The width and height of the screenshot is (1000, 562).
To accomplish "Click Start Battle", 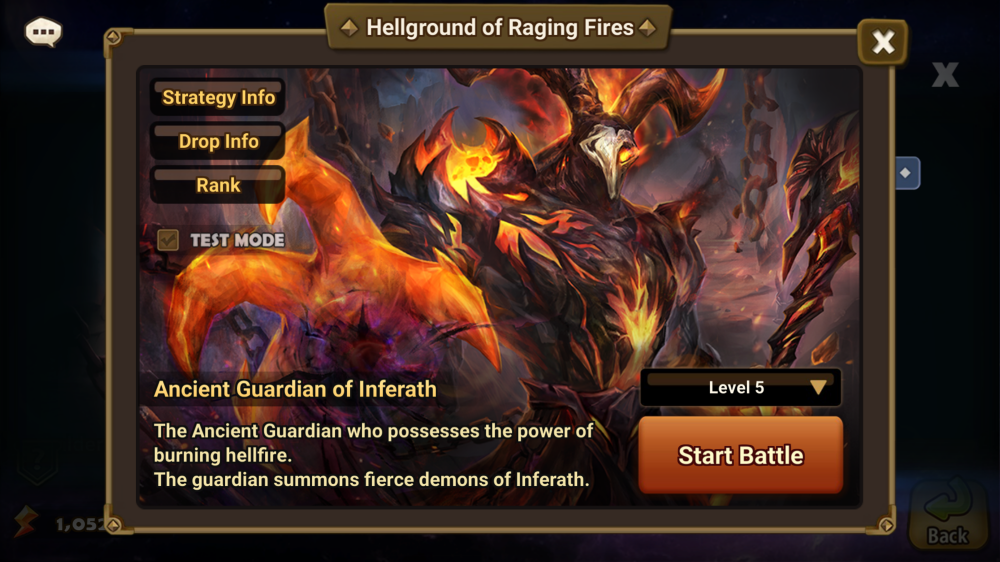I will tap(740, 456).
